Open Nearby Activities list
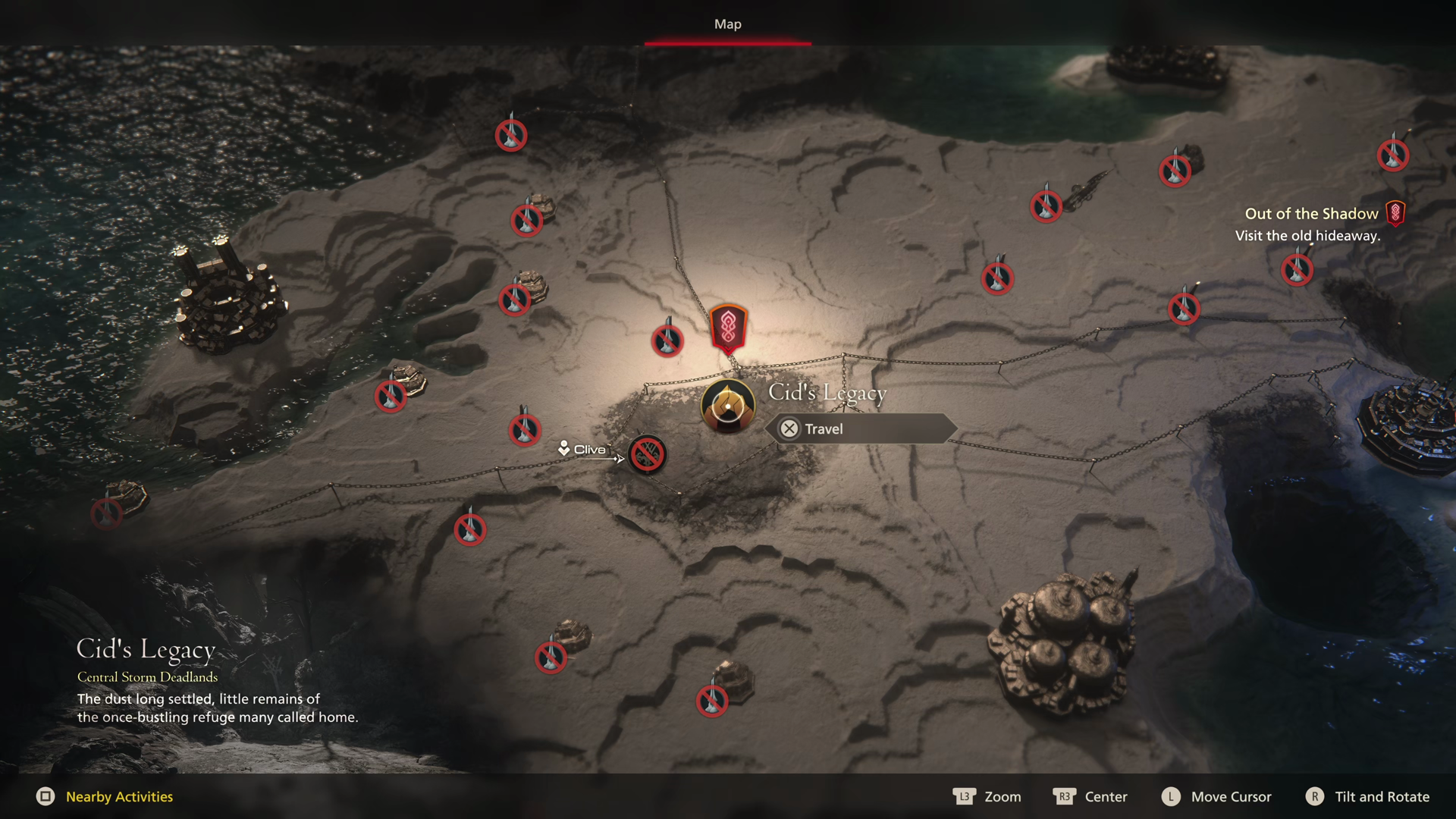The height and width of the screenshot is (819, 1456). coord(119,796)
